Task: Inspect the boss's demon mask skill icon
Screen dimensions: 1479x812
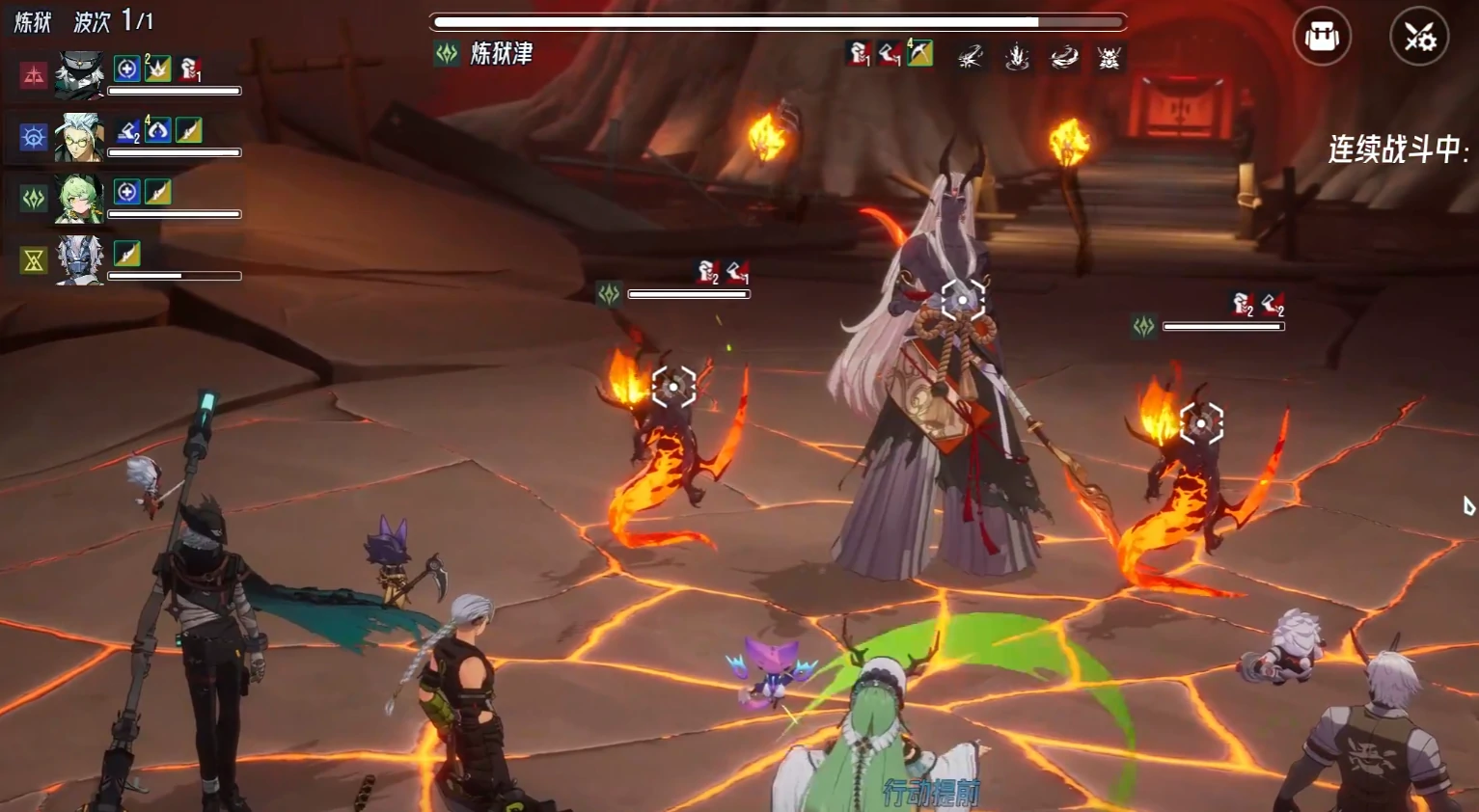Action: (1109, 57)
